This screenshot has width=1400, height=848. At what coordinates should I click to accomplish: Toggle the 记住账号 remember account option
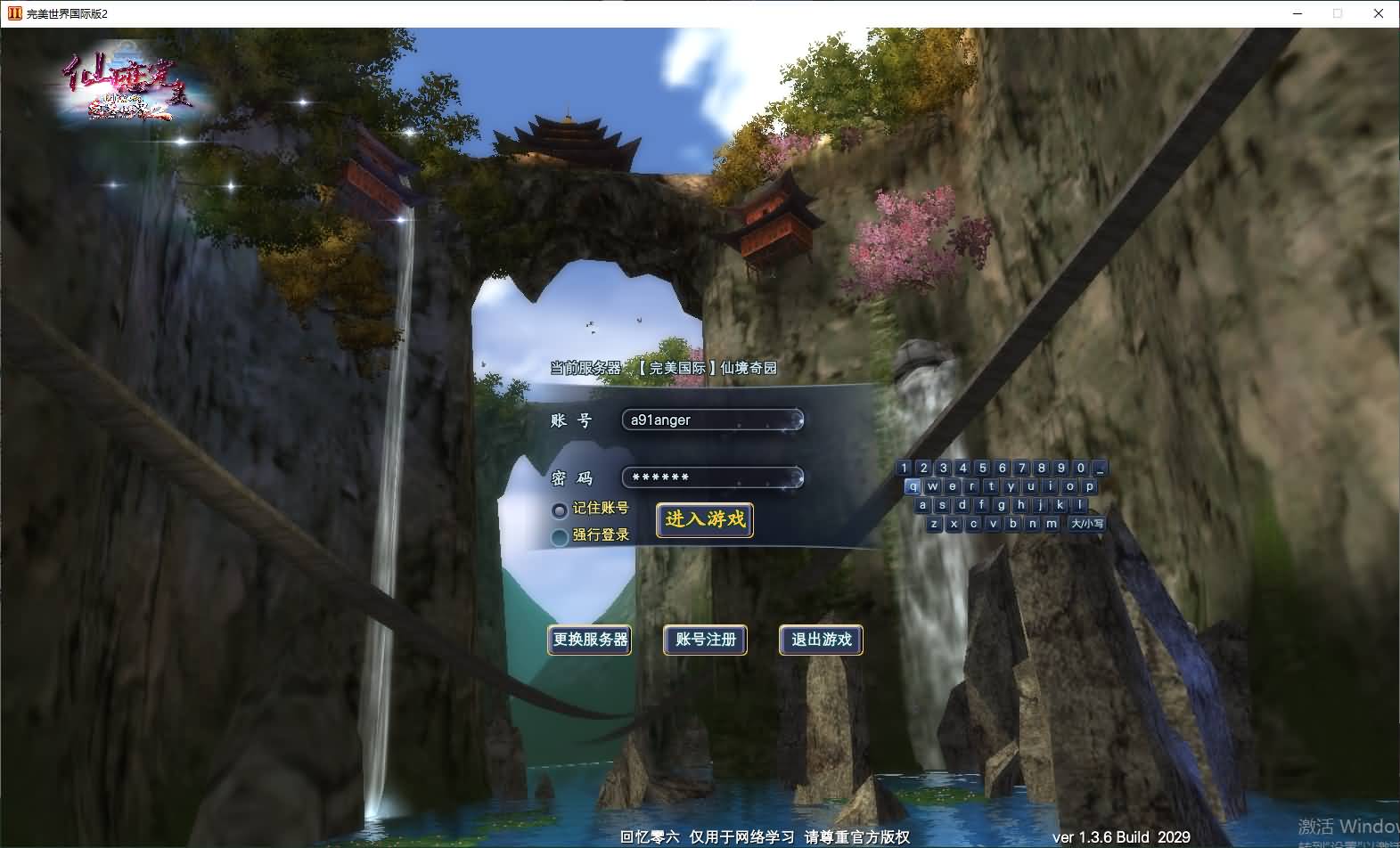pyautogui.click(x=560, y=510)
